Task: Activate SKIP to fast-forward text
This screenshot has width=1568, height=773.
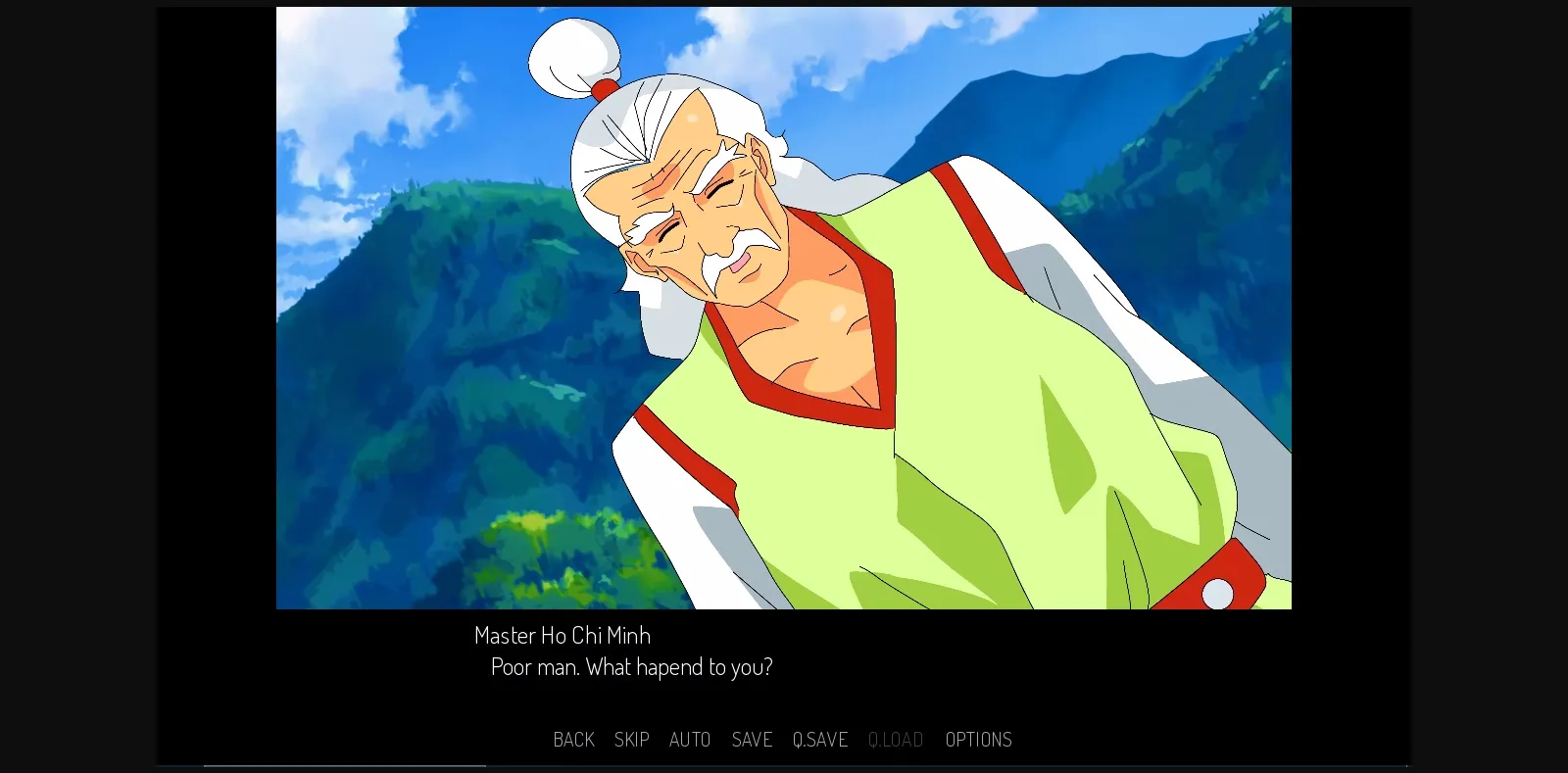Action: 632,740
